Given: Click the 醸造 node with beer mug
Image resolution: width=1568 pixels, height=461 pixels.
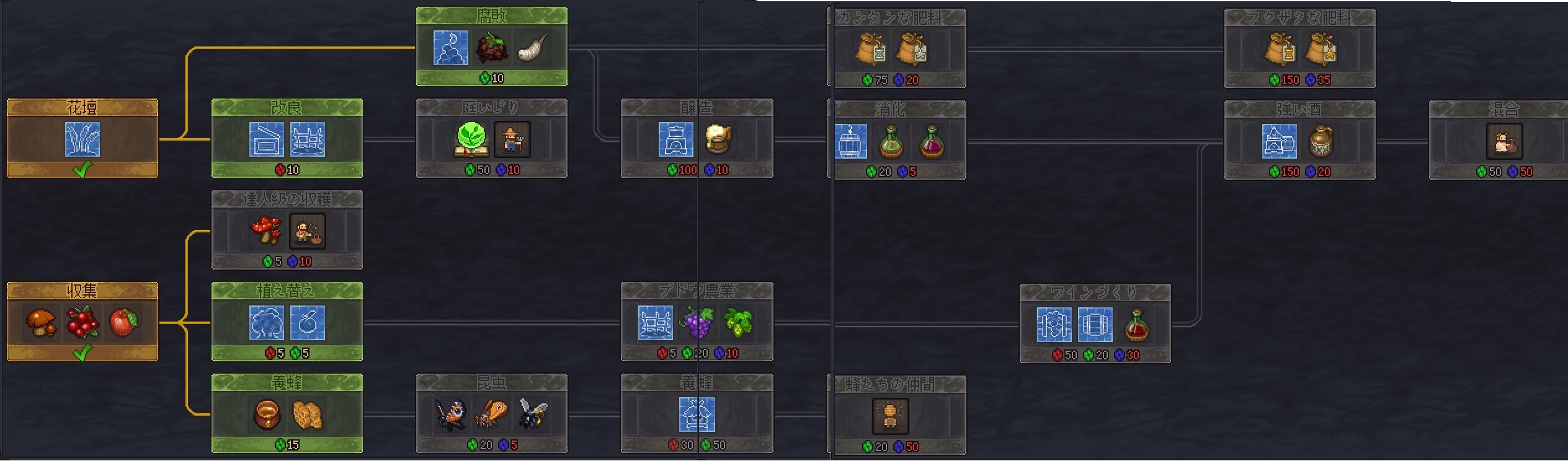Looking at the screenshot, I should 697,138.
